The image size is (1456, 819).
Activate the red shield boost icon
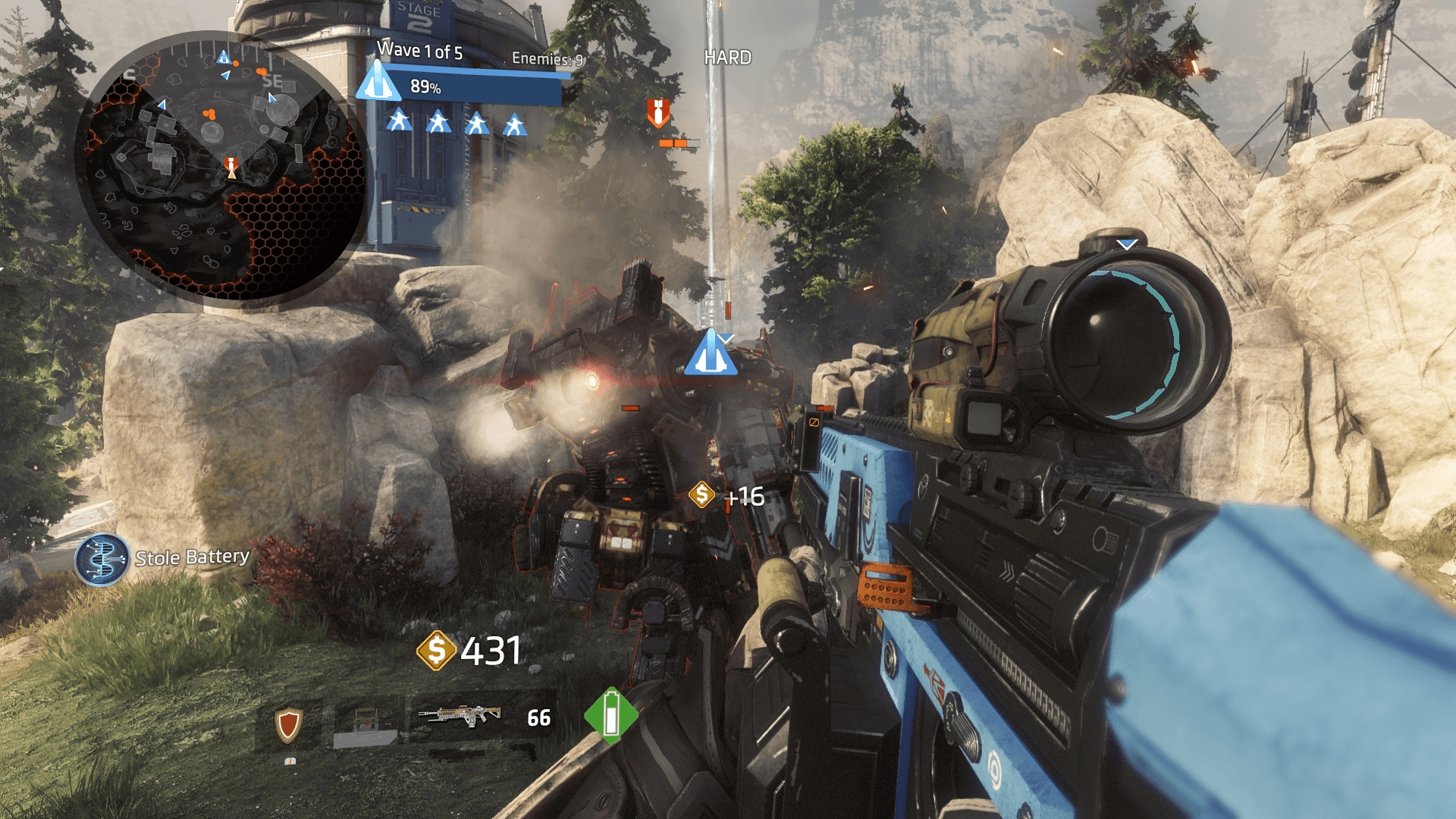288,725
